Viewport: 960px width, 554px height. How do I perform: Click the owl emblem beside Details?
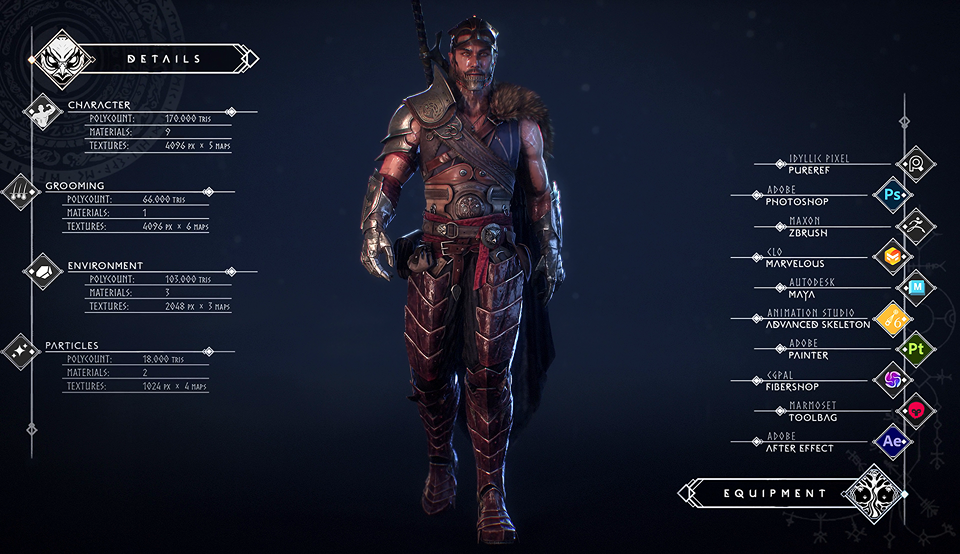pos(63,60)
